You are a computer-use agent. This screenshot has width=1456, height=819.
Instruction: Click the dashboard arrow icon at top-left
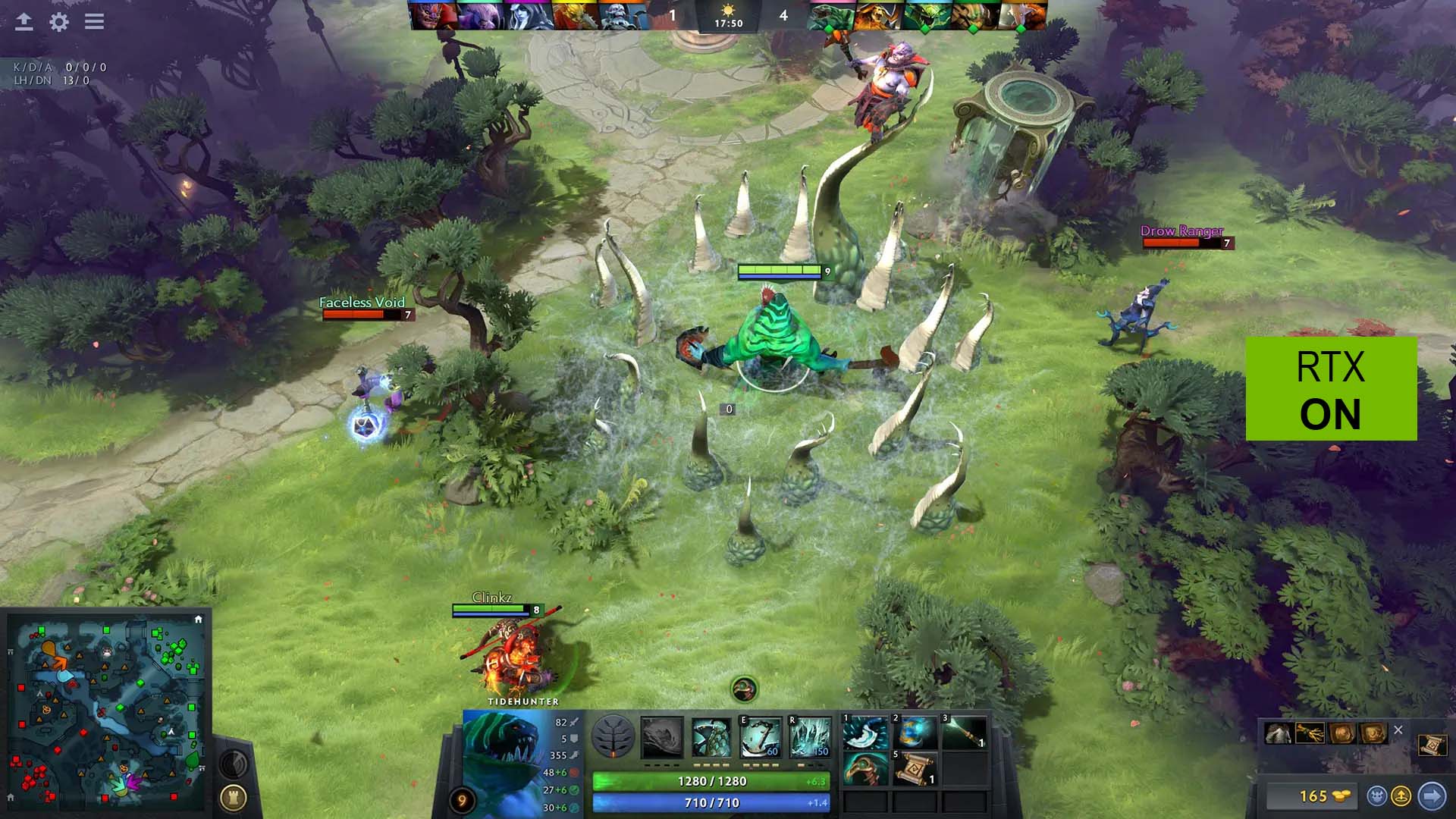tap(24, 22)
